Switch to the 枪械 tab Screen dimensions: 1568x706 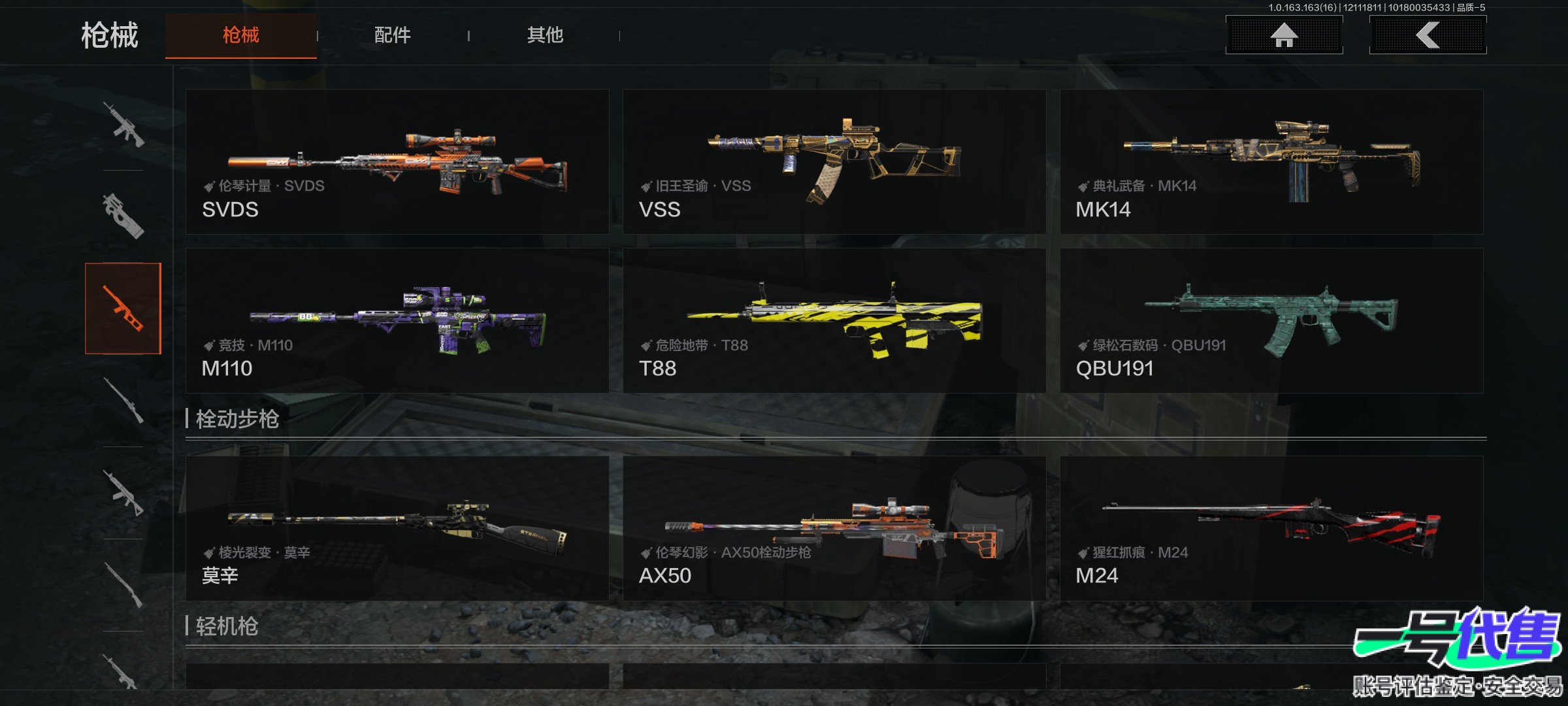(240, 35)
